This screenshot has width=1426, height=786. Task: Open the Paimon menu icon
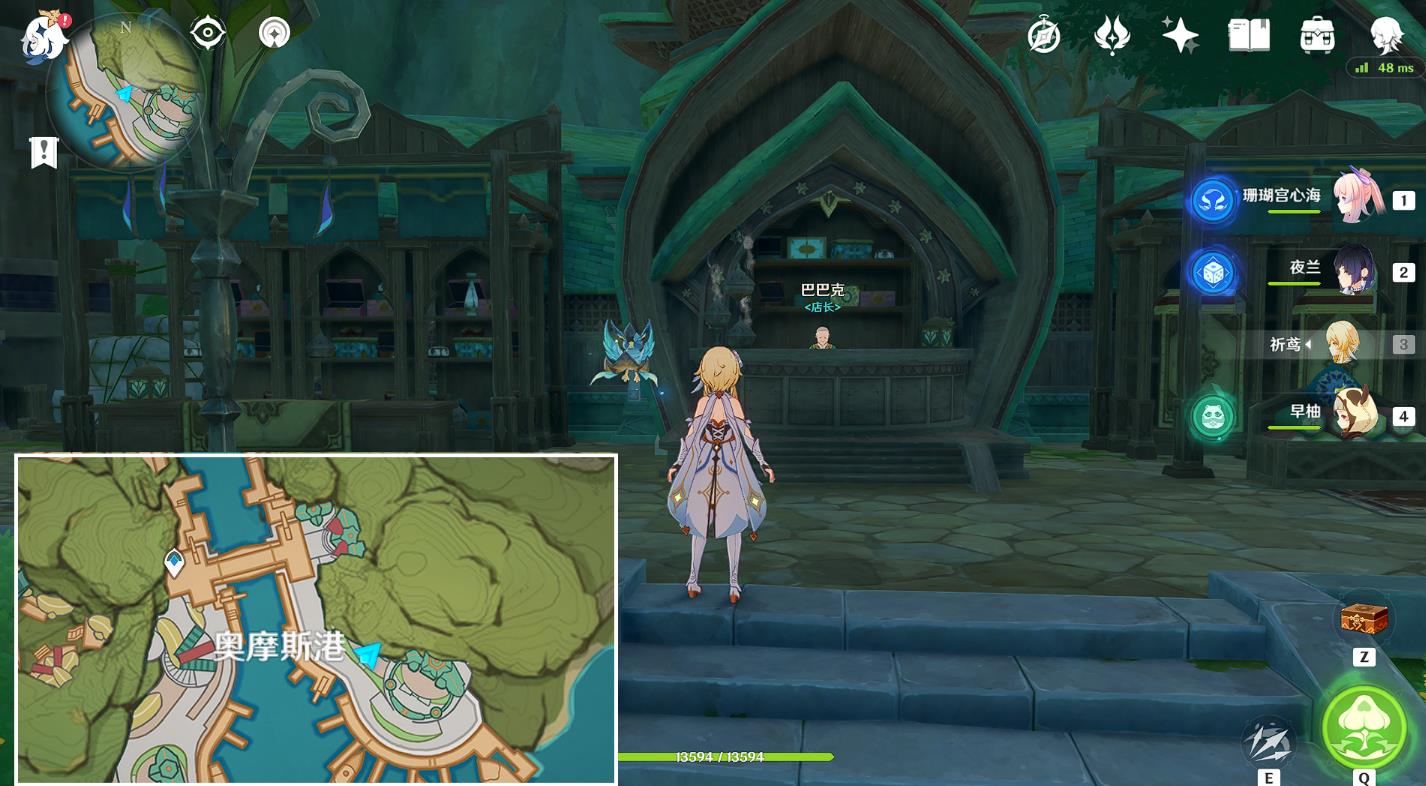44,37
